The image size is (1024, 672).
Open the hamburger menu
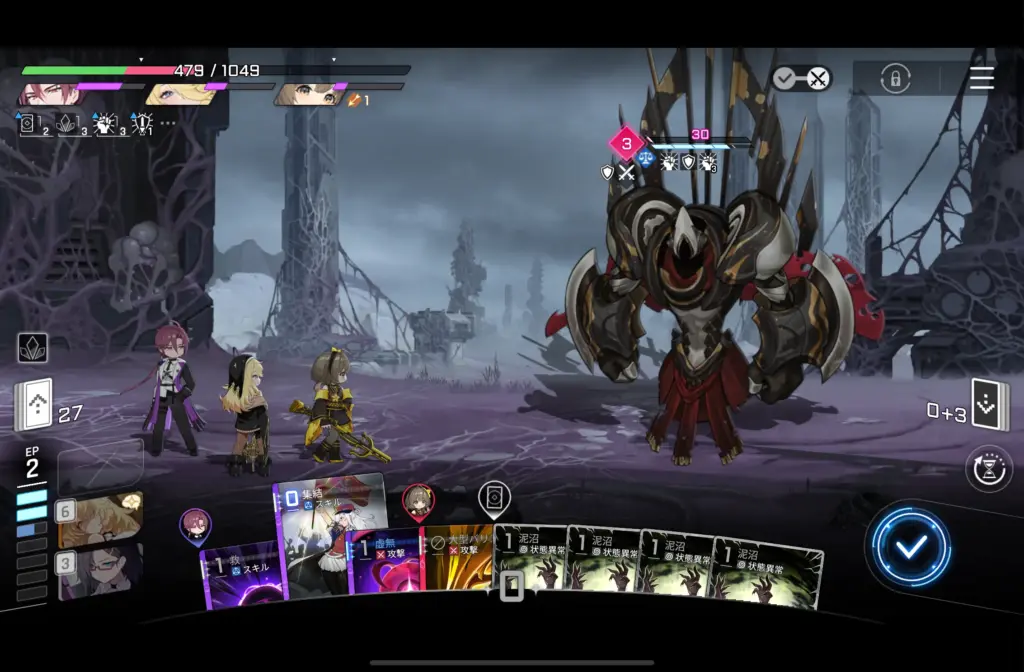coord(982,78)
